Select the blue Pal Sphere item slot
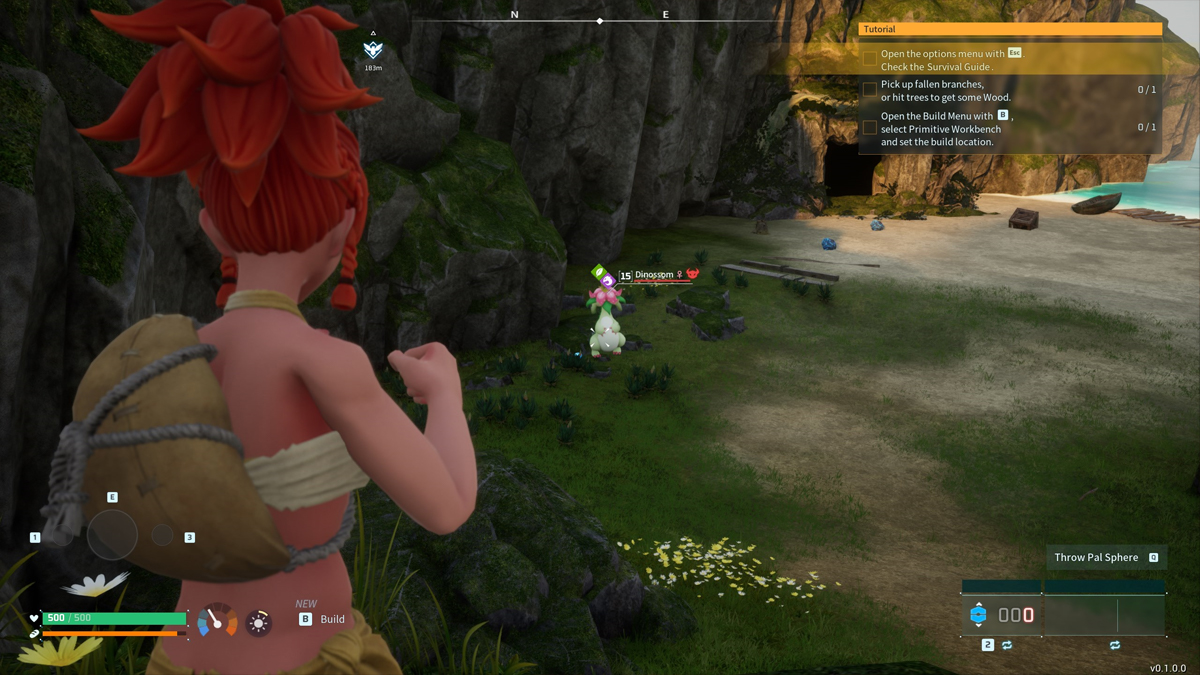This screenshot has height=675, width=1200. [x=979, y=615]
